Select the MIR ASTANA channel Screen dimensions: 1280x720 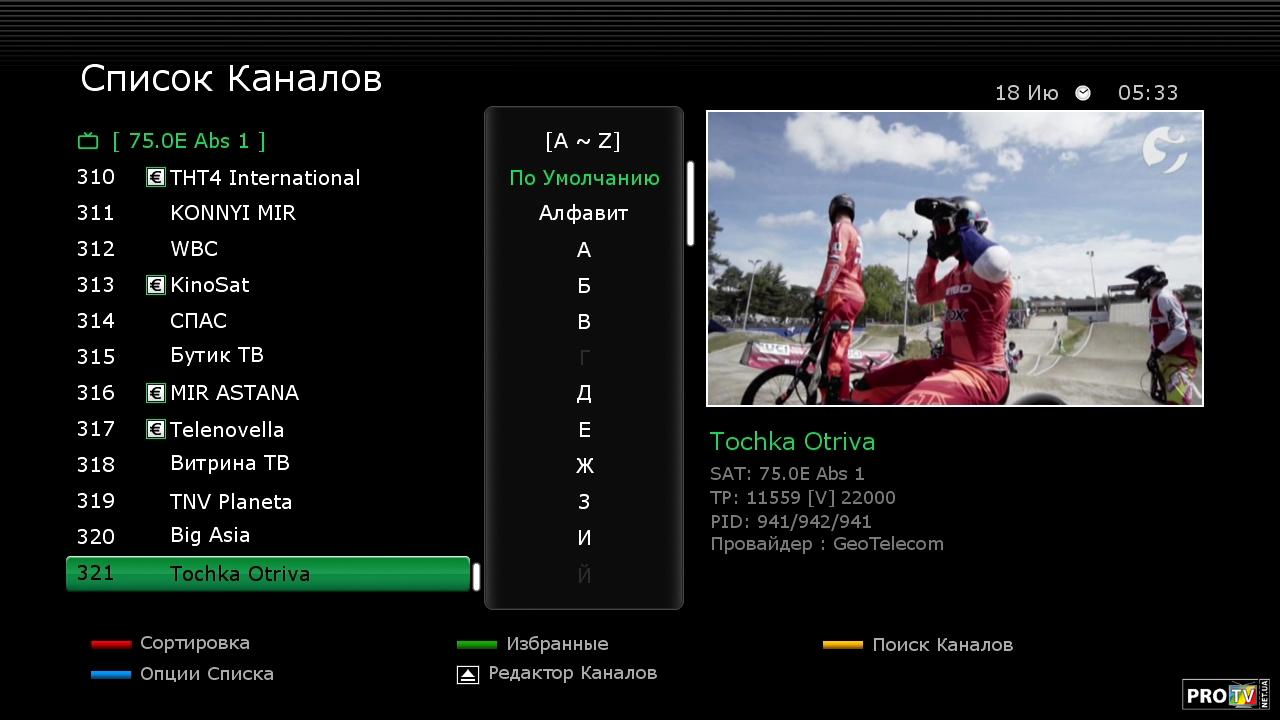point(234,393)
